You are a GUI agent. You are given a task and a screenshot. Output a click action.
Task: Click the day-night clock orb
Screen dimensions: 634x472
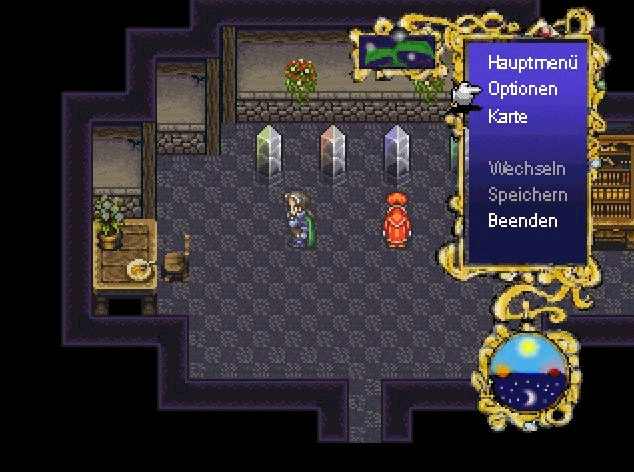point(525,373)
